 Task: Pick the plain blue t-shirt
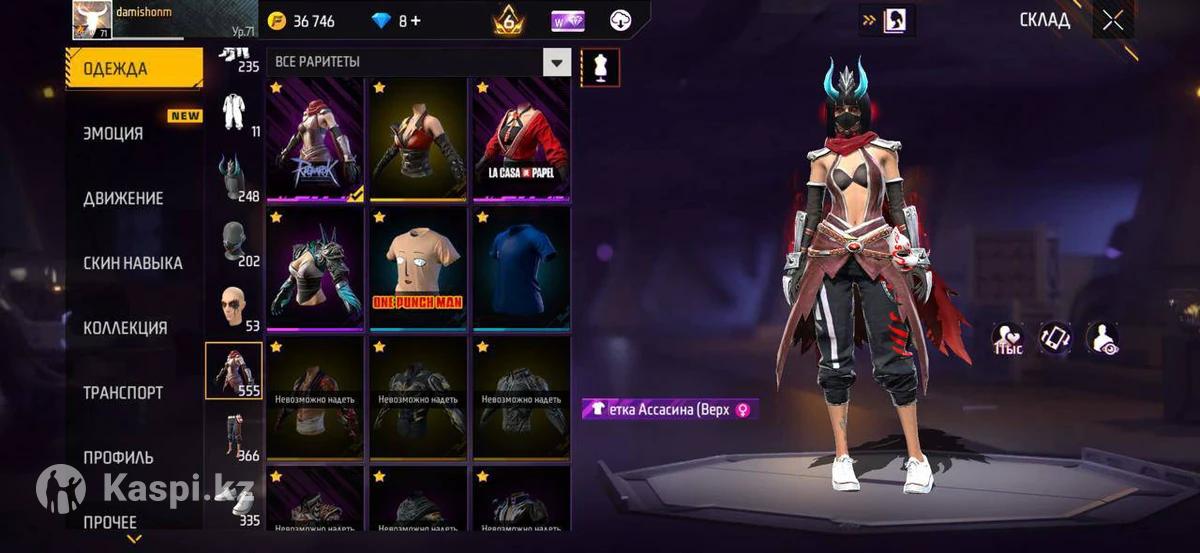520,267
